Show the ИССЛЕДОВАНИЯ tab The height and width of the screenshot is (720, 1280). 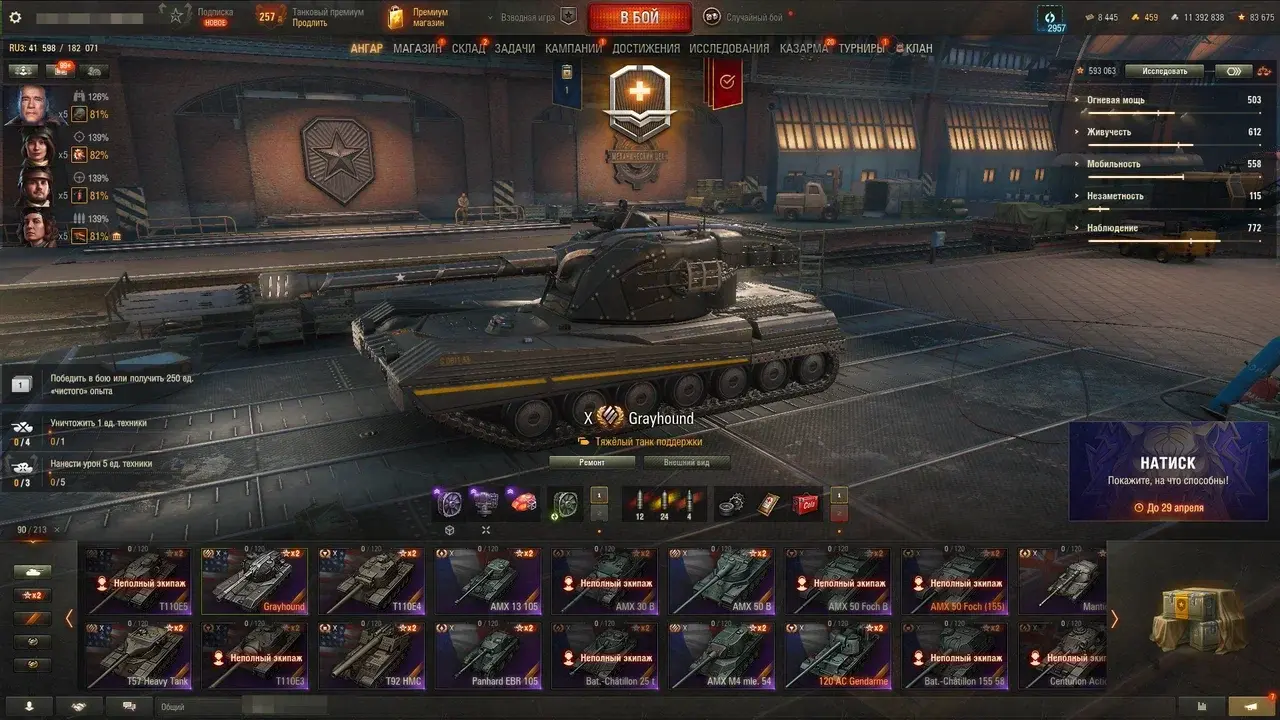pos(729,48)
